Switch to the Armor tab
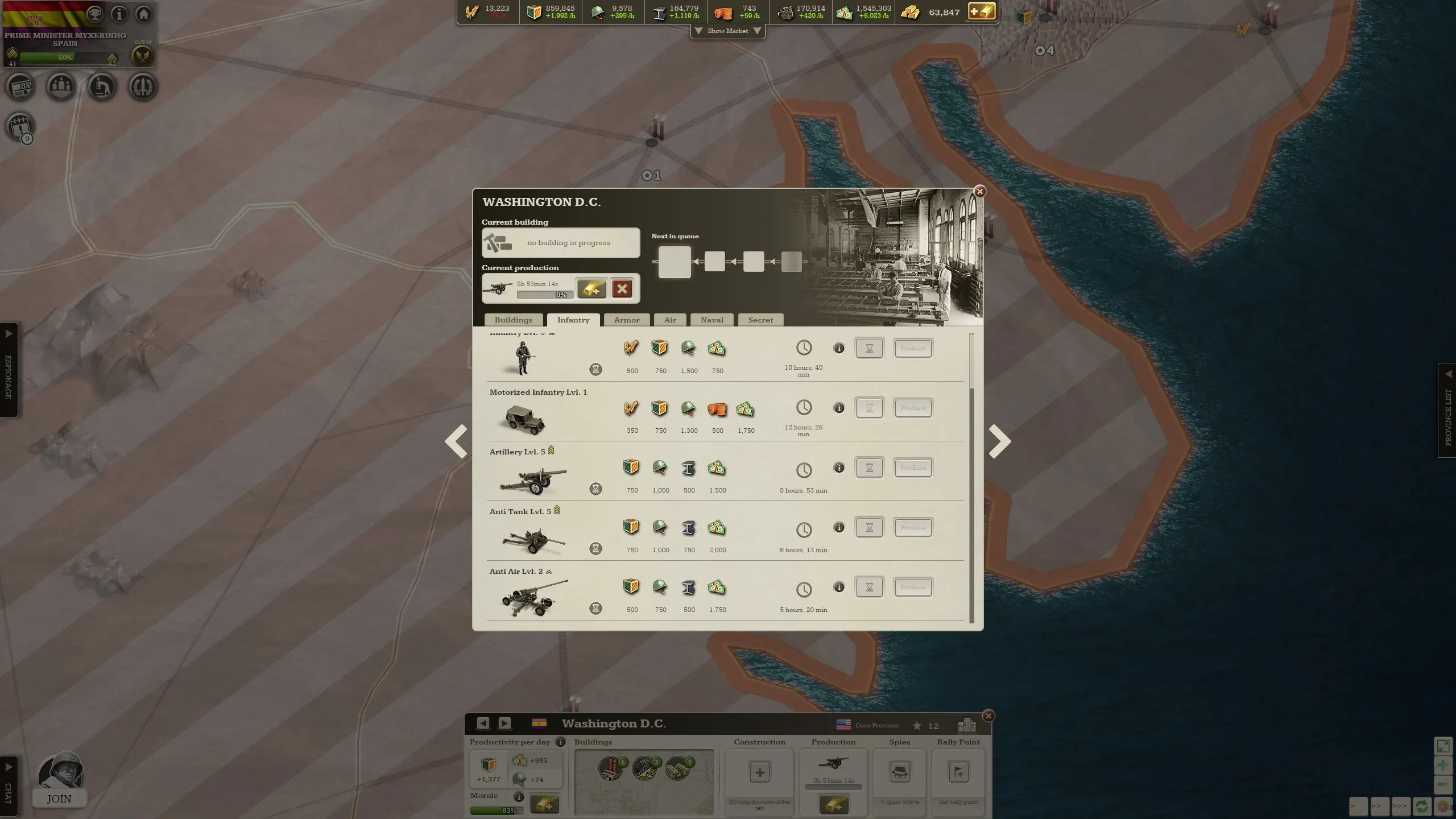This screenshot has width=1456, height=819. click(x=626, y=320)
